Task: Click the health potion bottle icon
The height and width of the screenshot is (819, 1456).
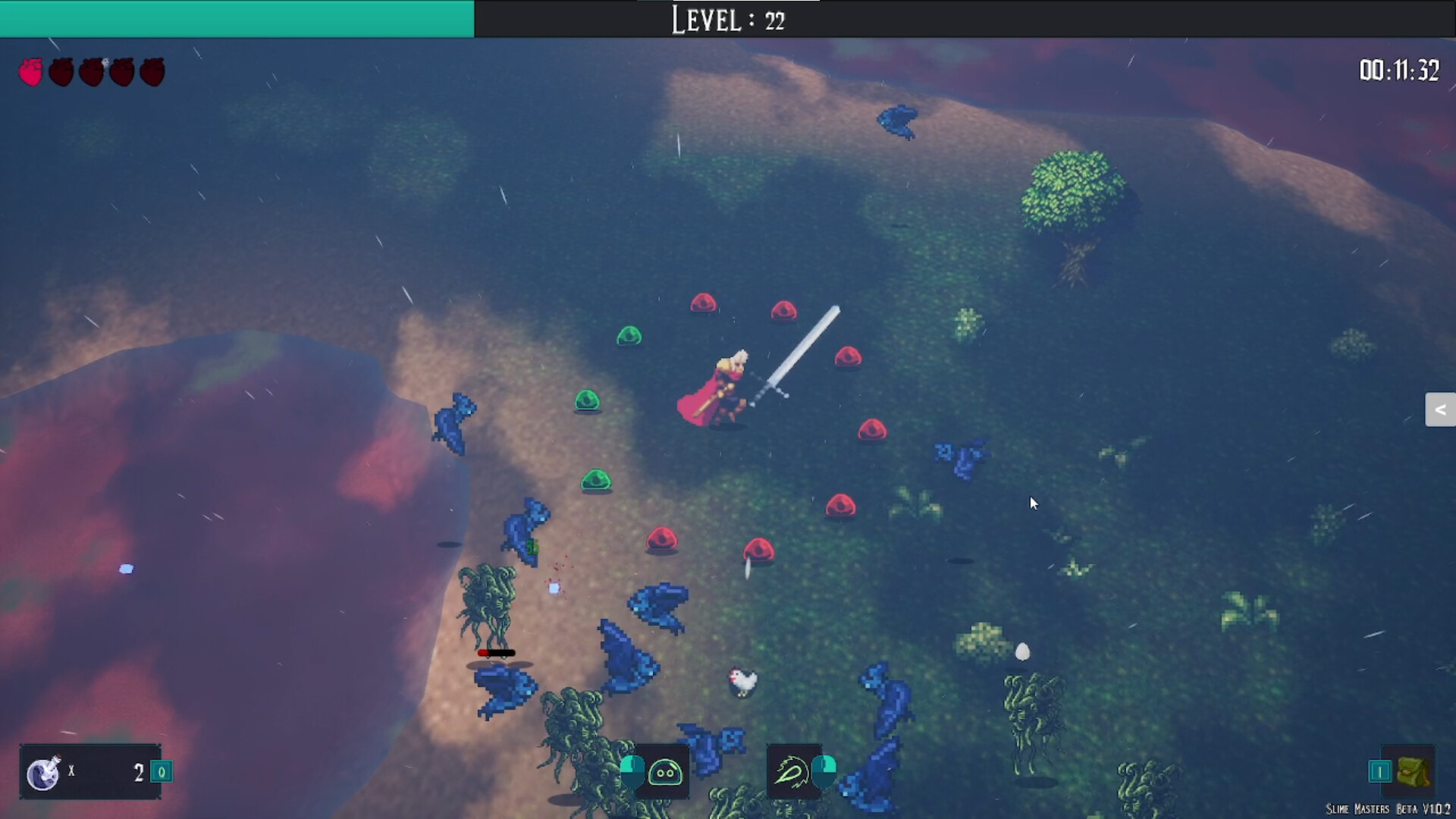Action: [x=43, y=771]
